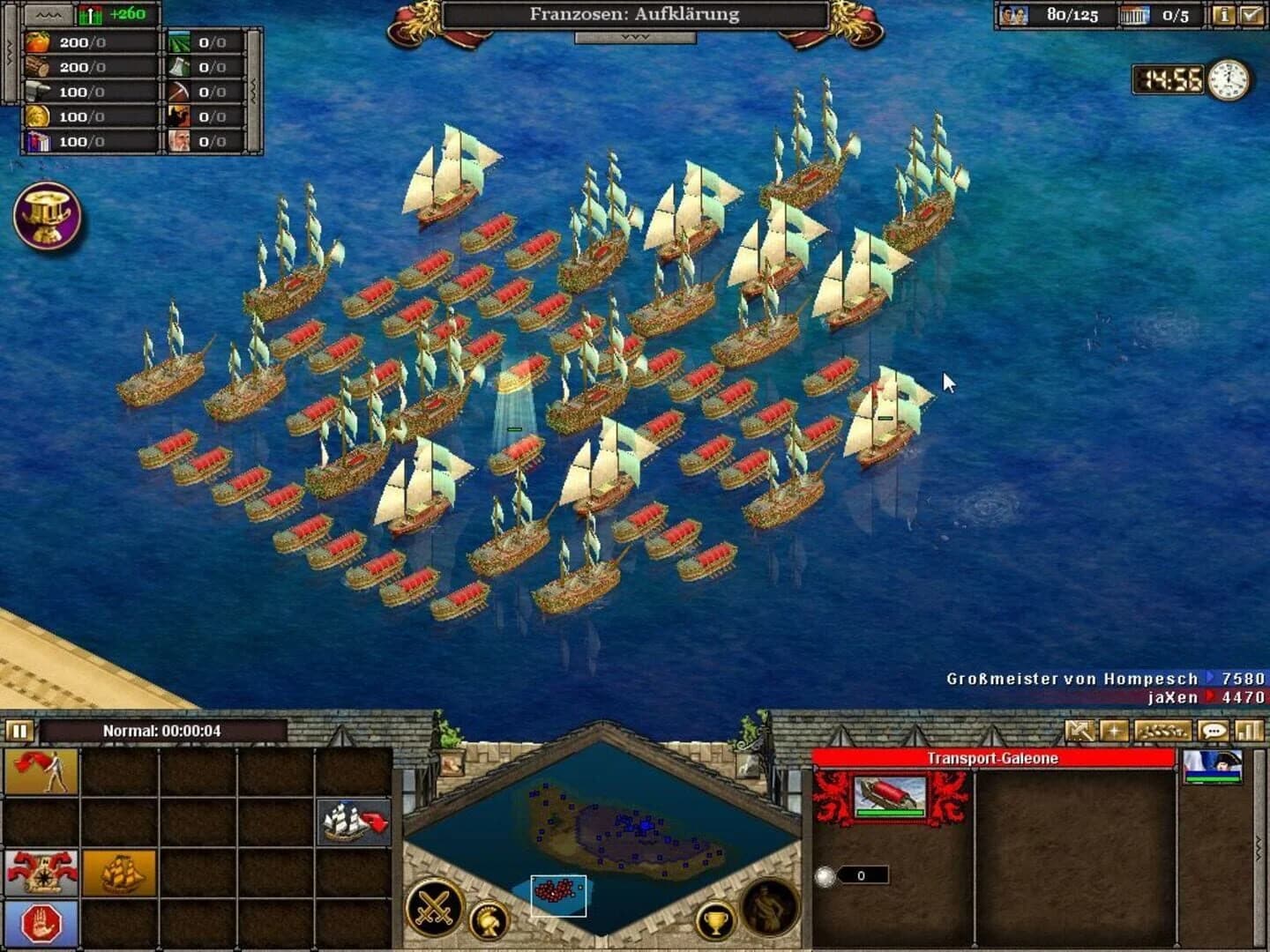Toggle the info 'i' button top right
Screen dimensions: 1270x952
(x=1224, y=14)
